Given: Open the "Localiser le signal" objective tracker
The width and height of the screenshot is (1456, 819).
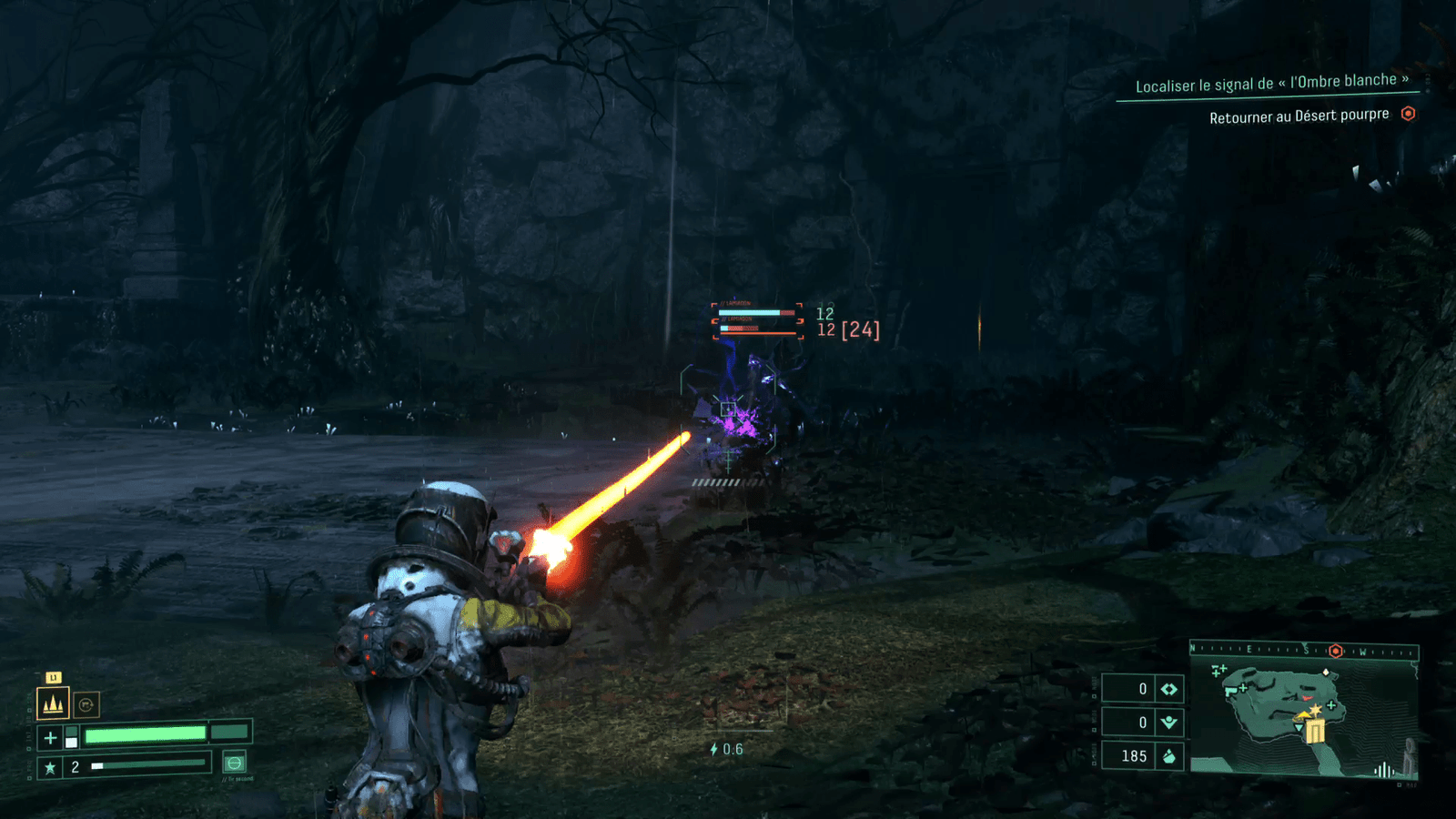Looking at the screenshot, I should 1271,84.
